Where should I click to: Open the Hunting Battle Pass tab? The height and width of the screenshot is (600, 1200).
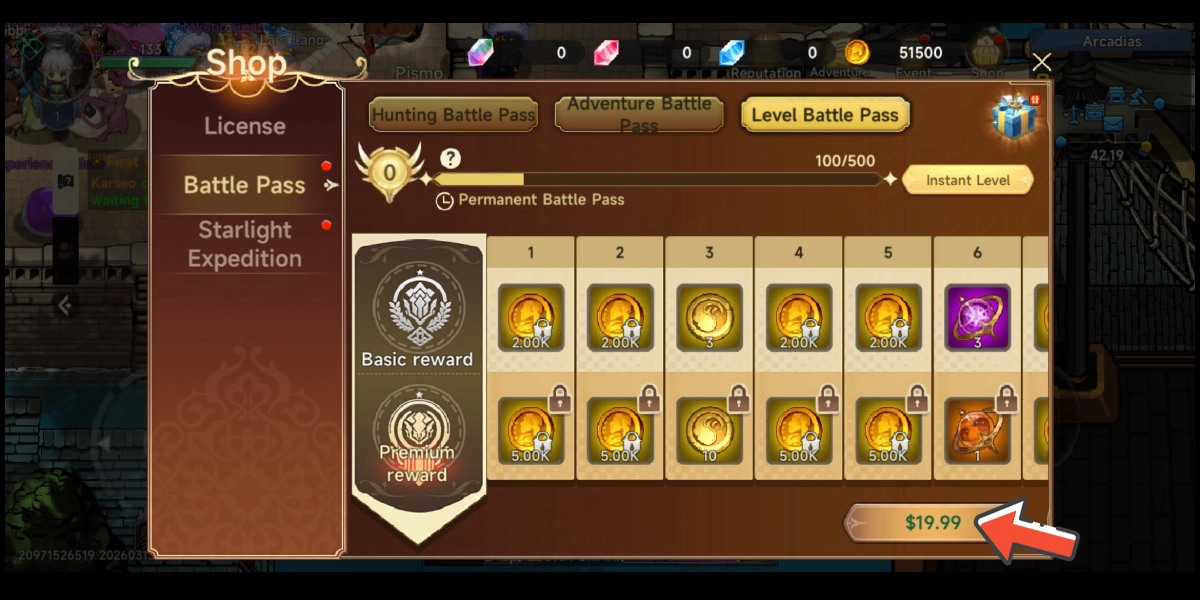[454, 115]
